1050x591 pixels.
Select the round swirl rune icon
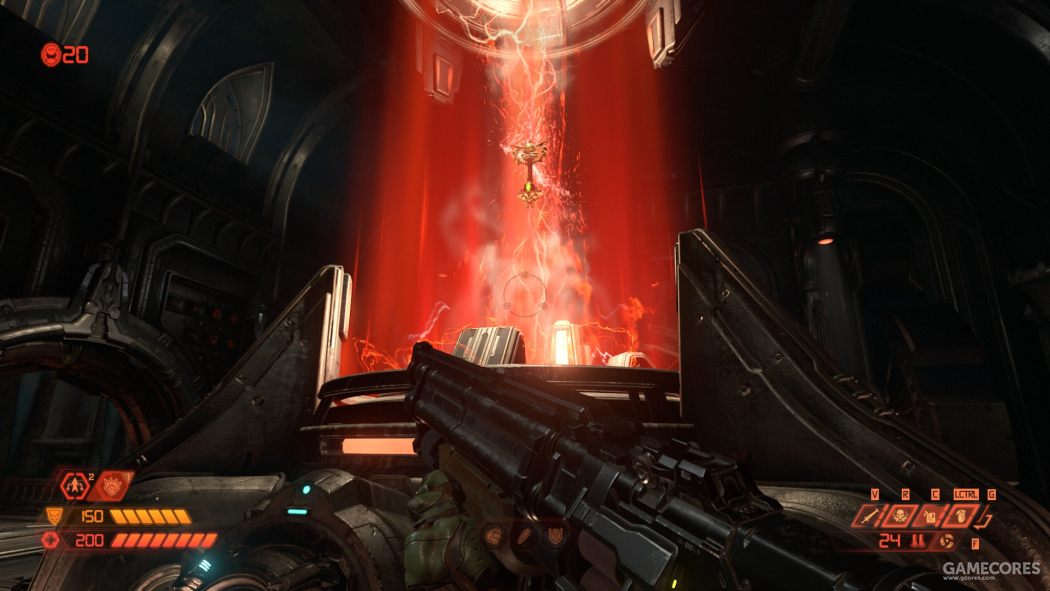493,535
